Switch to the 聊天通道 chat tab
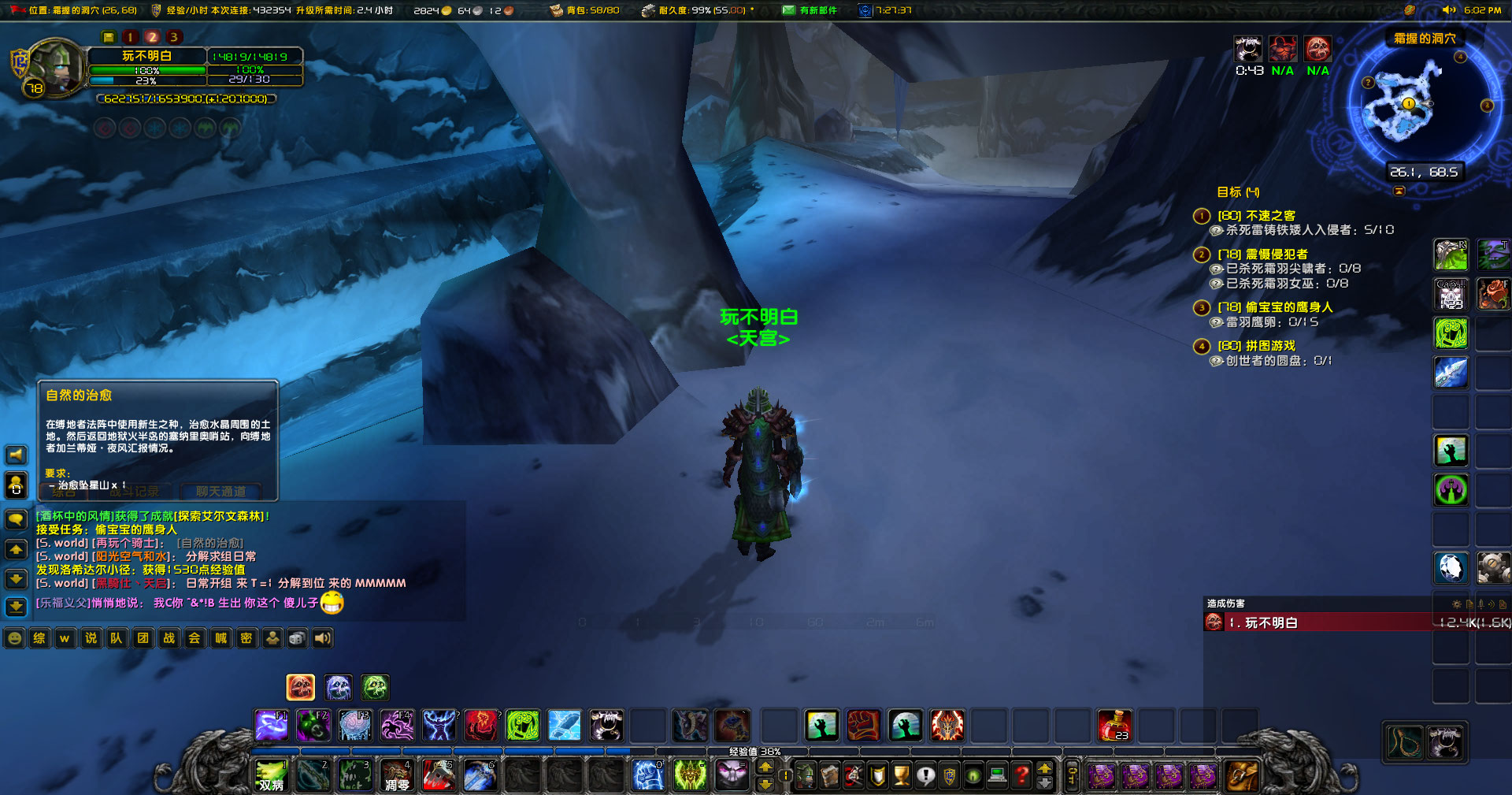Screen dimensions: 1512x795 coord(221,491)
